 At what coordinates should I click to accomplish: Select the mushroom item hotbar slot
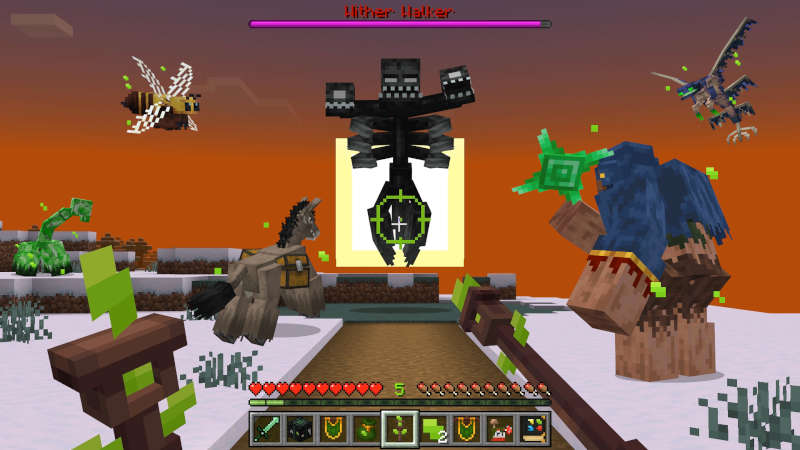pyautogui.click(x=499, y=429)
